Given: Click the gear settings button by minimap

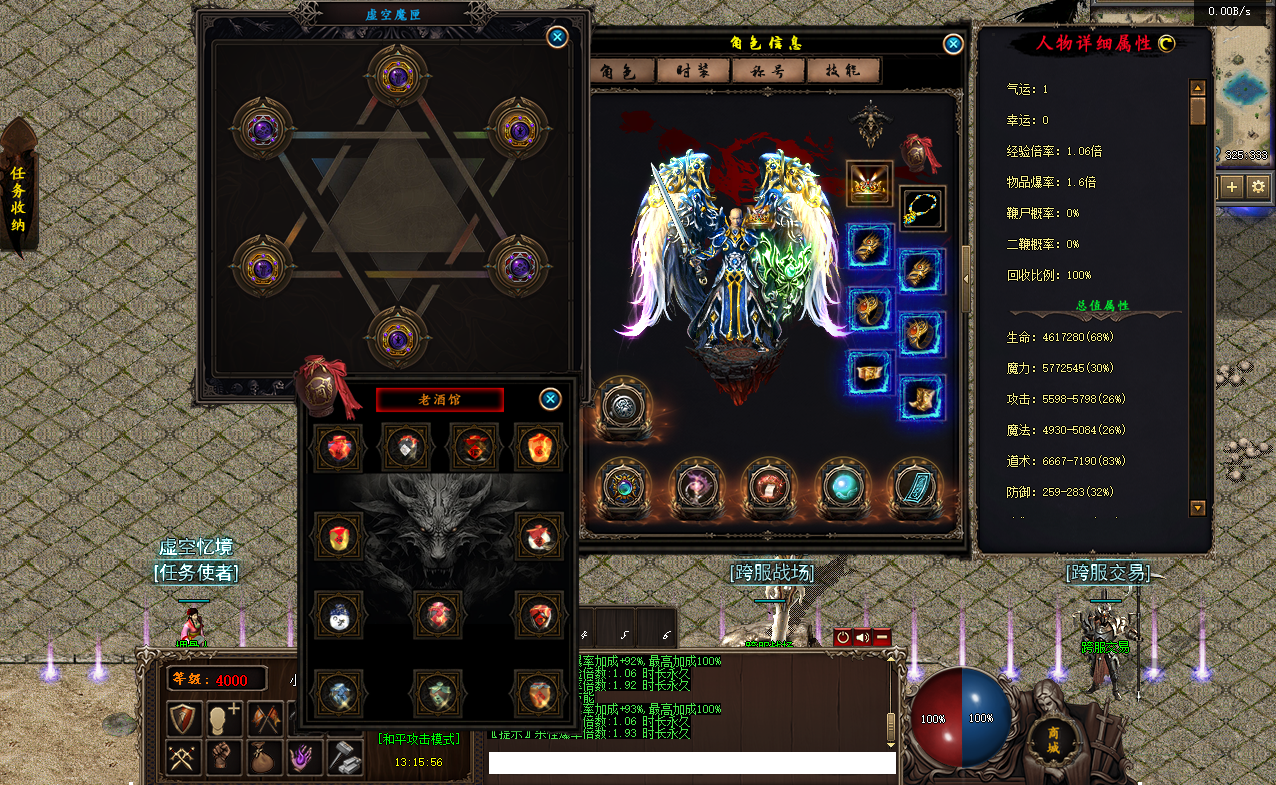Looking at the screenshot, I should click(x=1258, y=186).
